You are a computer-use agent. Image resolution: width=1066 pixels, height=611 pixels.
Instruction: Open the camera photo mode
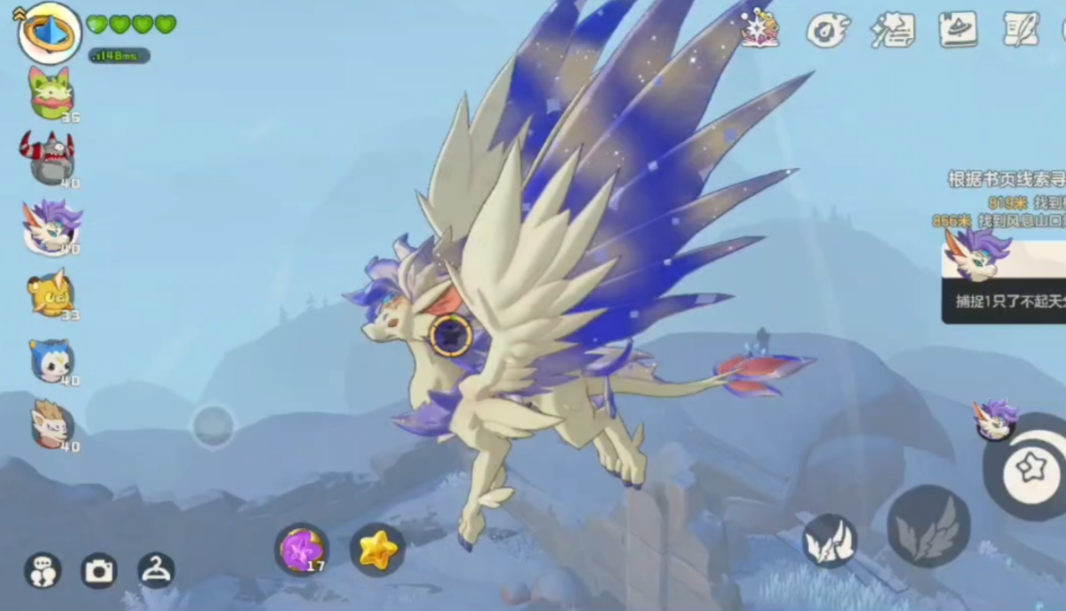tap(99, 570)
